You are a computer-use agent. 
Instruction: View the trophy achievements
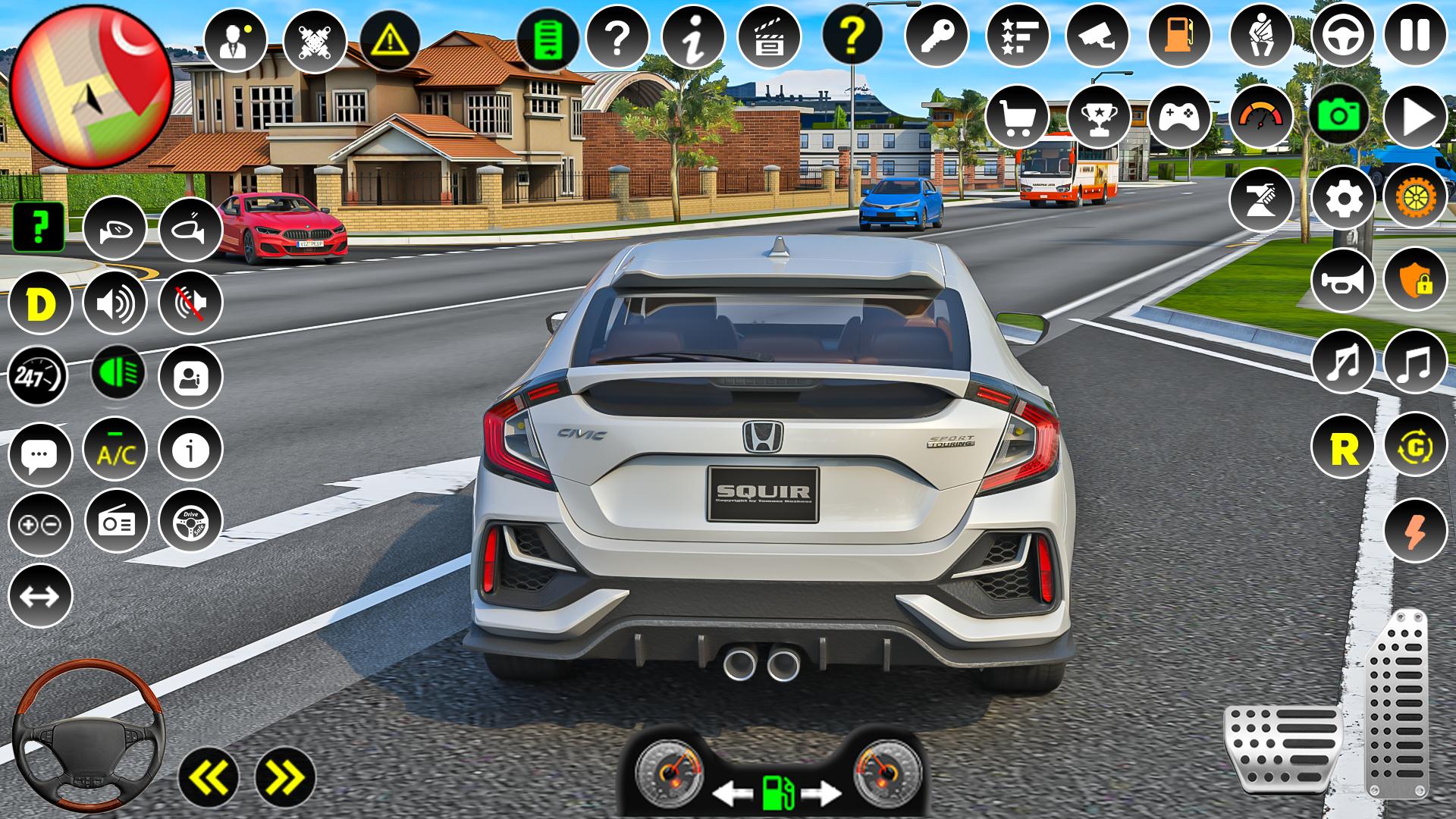1098,116
